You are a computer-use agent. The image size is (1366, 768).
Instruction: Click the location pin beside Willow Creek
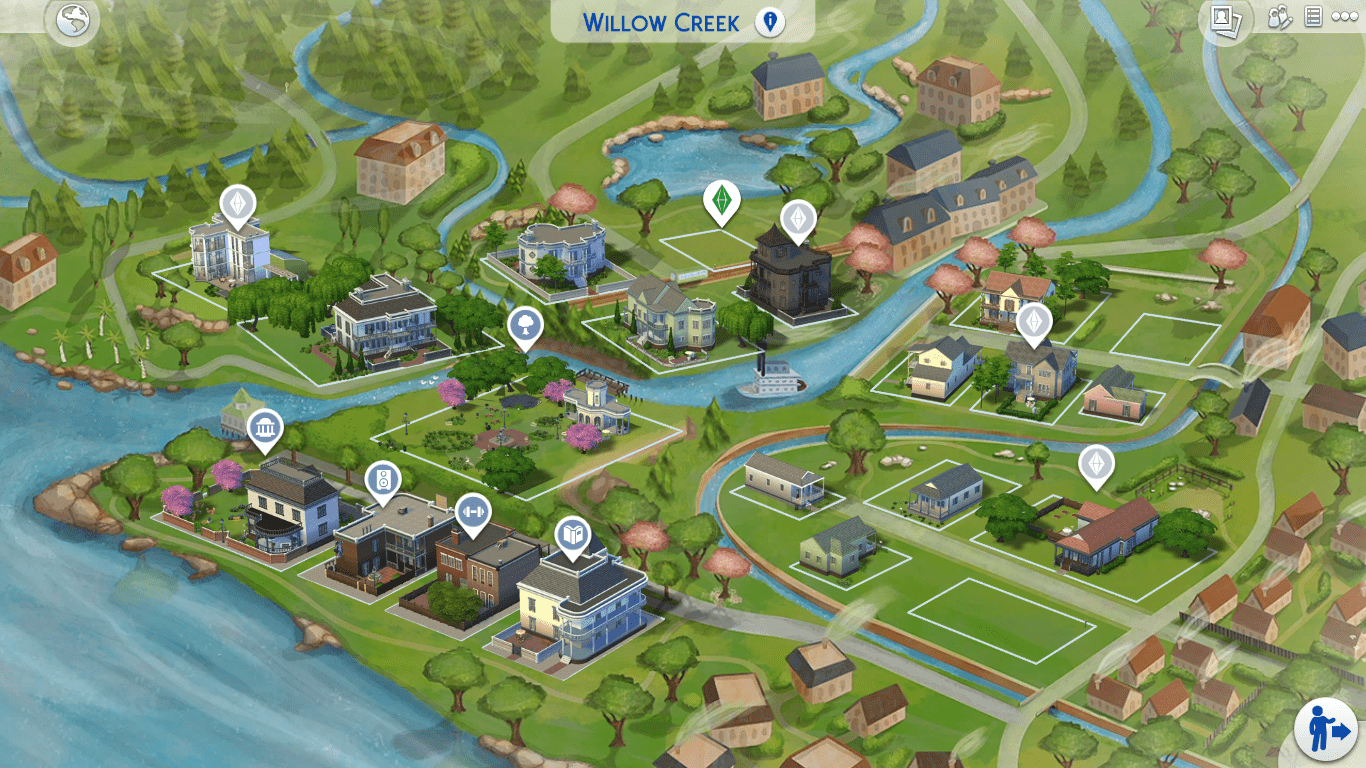(x=770, y=20)
